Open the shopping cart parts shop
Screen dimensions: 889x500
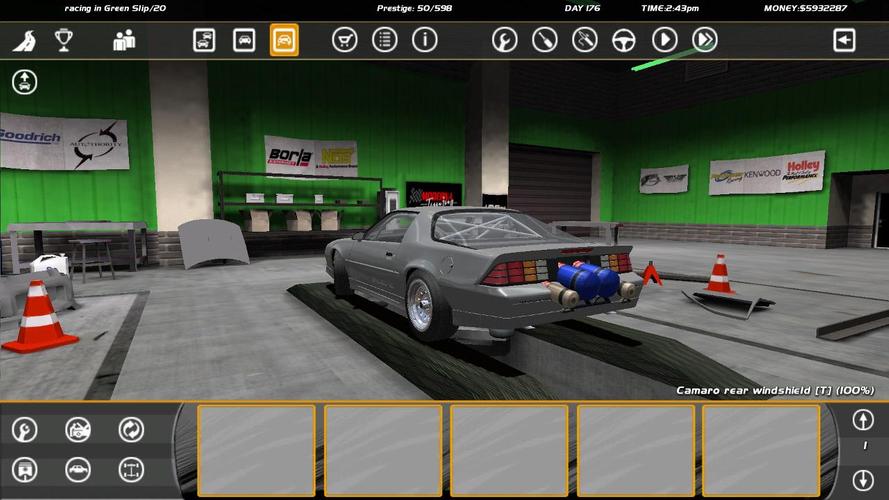tap(344, 40)
